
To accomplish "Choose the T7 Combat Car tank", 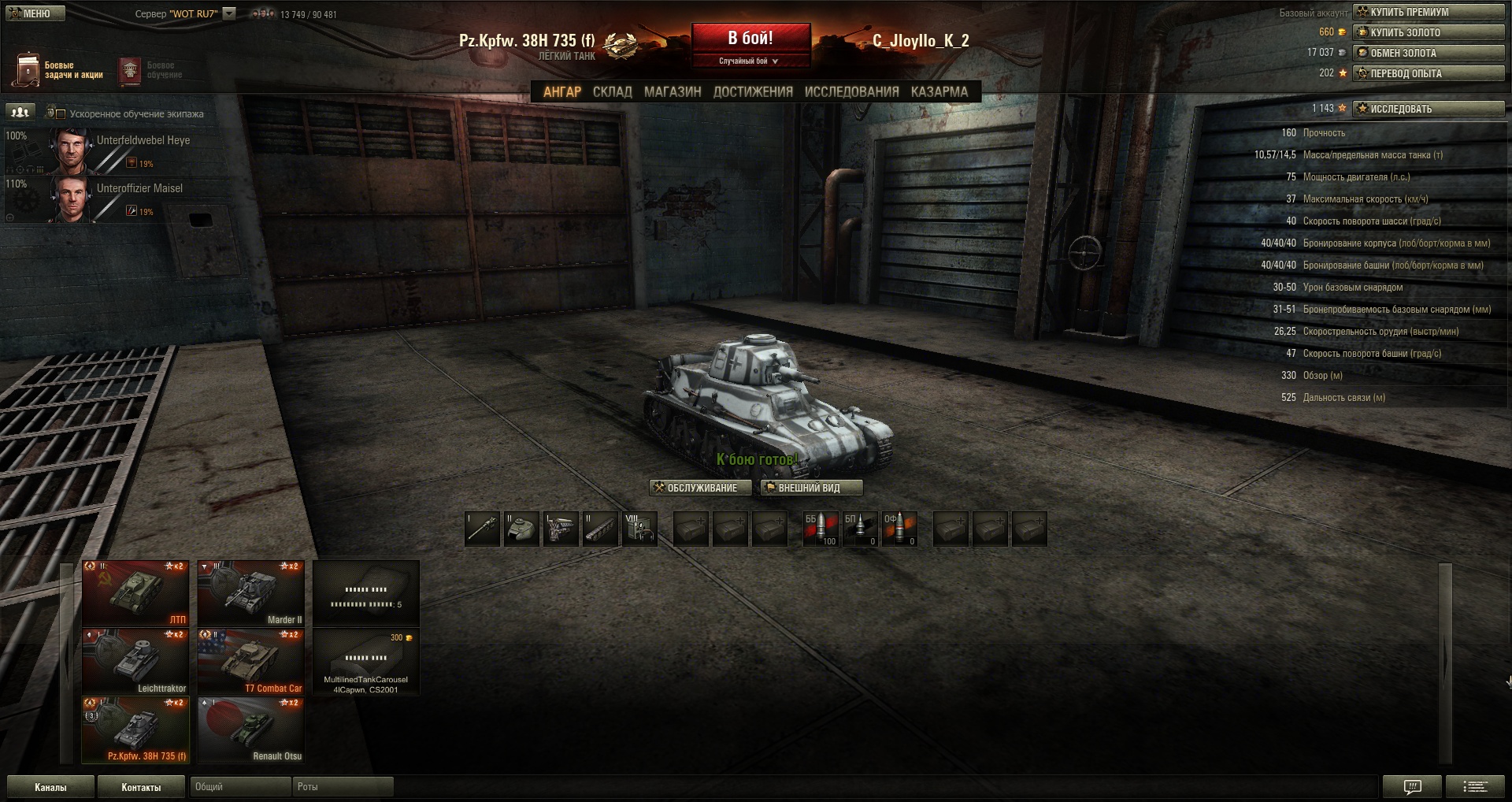I will tap(250, 662).
